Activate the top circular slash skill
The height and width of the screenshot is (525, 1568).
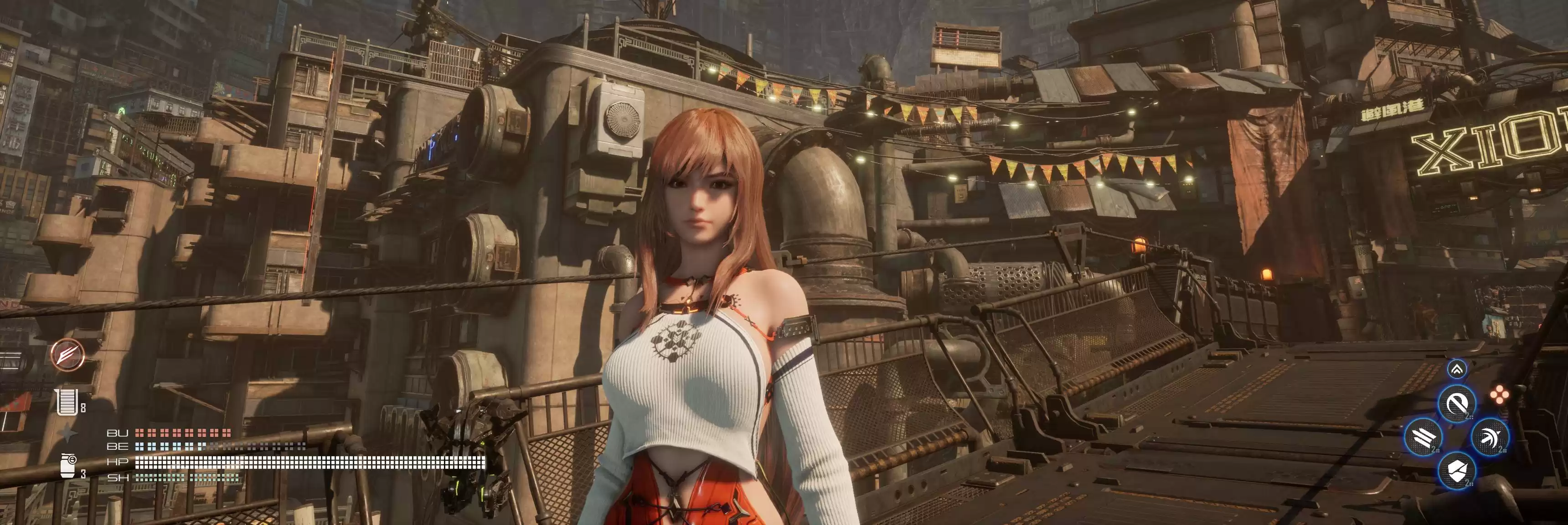click(x=1457, y=403)
